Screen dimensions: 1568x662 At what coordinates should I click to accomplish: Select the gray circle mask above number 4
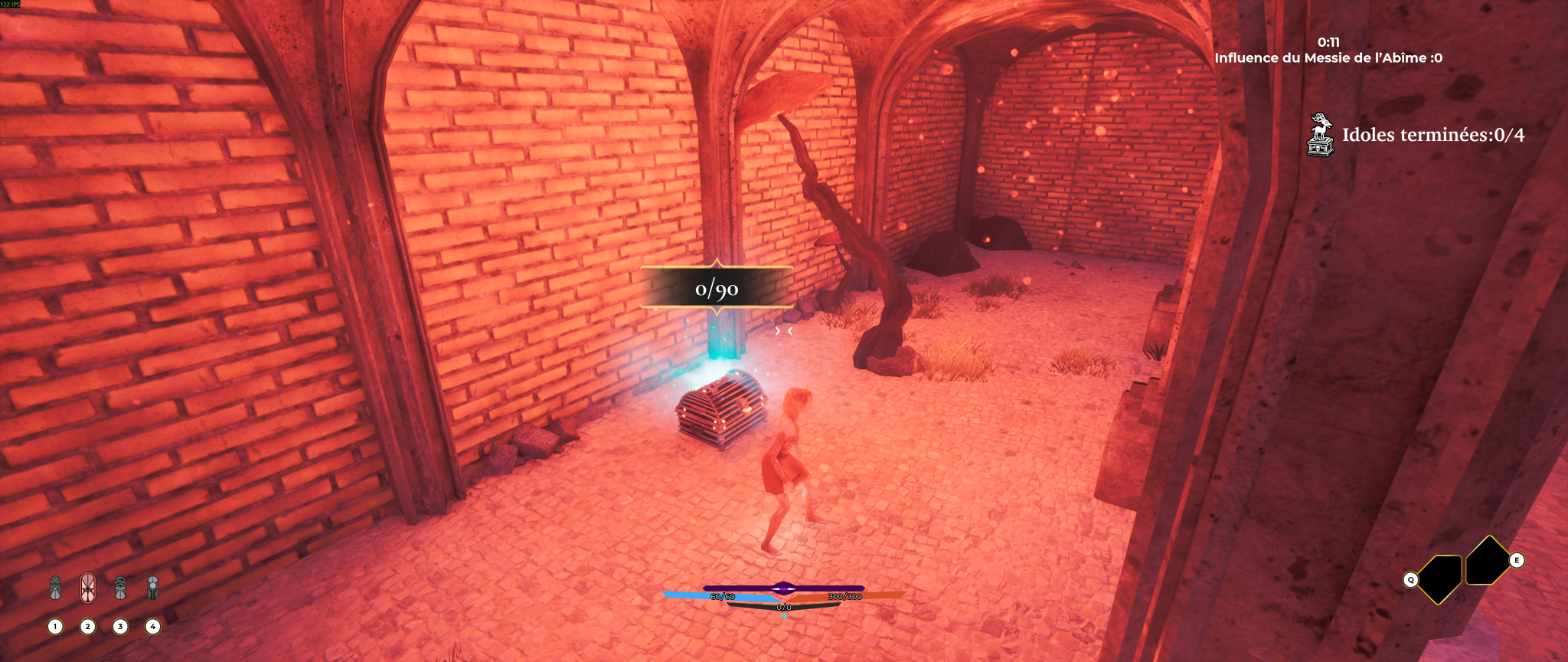pos(153,588)
